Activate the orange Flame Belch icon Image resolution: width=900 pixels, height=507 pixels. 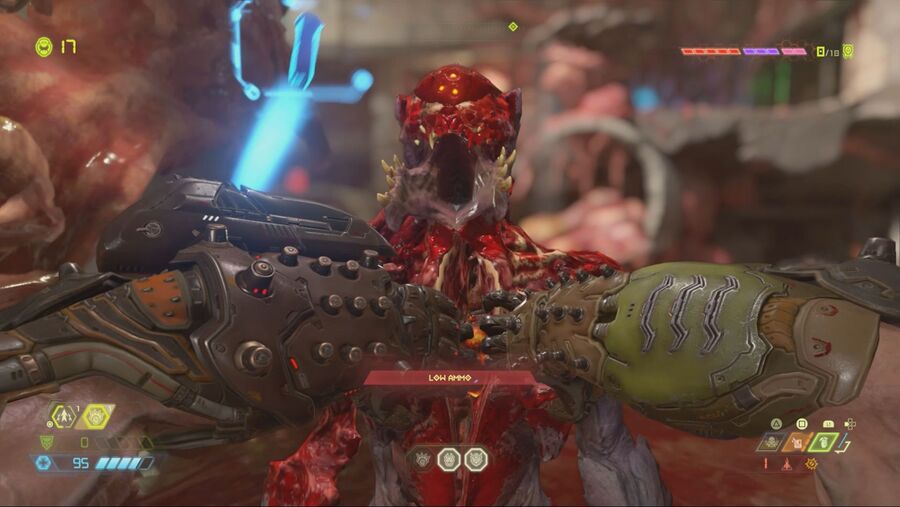point(796,441)
